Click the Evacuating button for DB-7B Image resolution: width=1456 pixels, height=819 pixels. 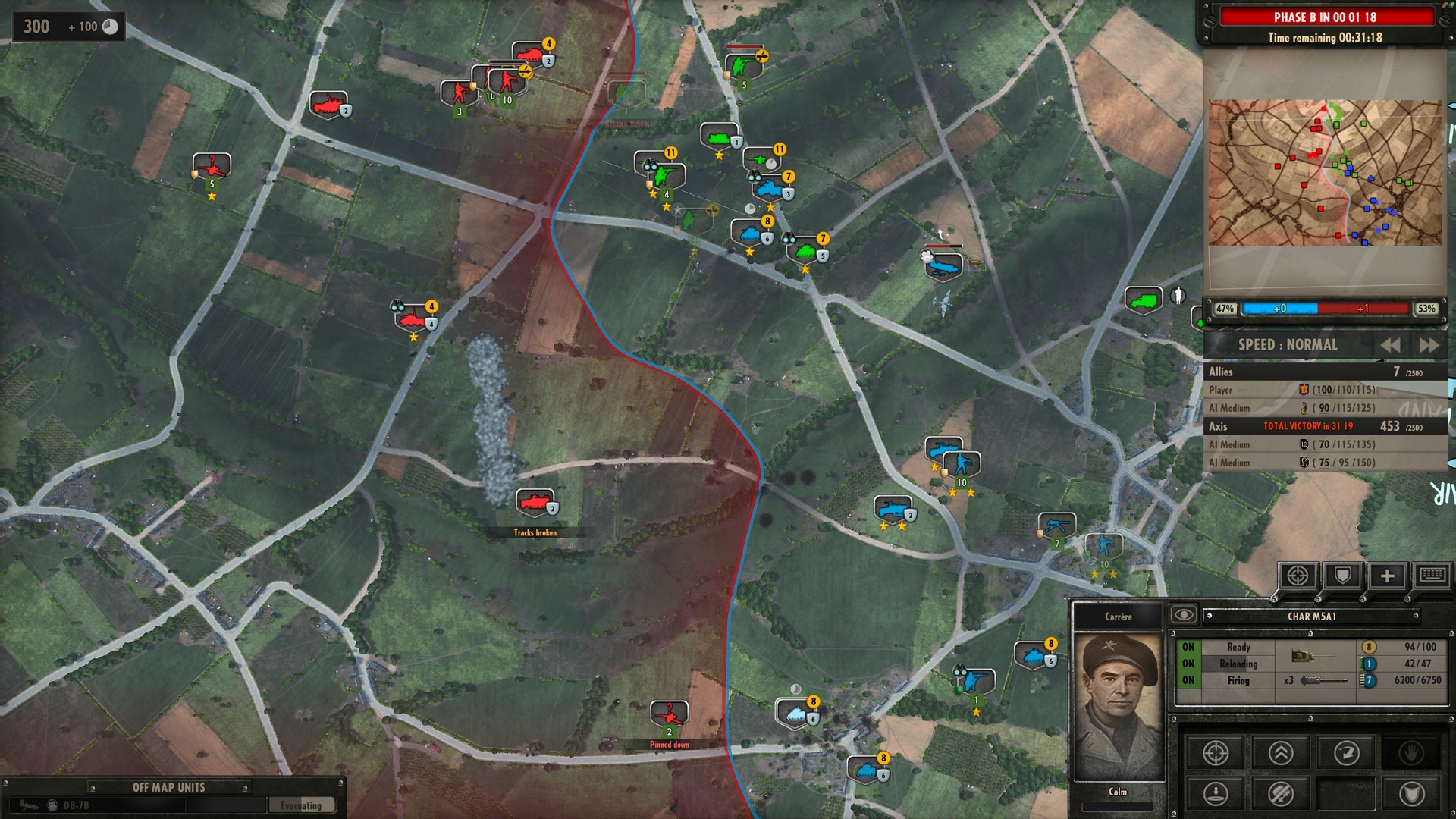click(x=302, y=805)
